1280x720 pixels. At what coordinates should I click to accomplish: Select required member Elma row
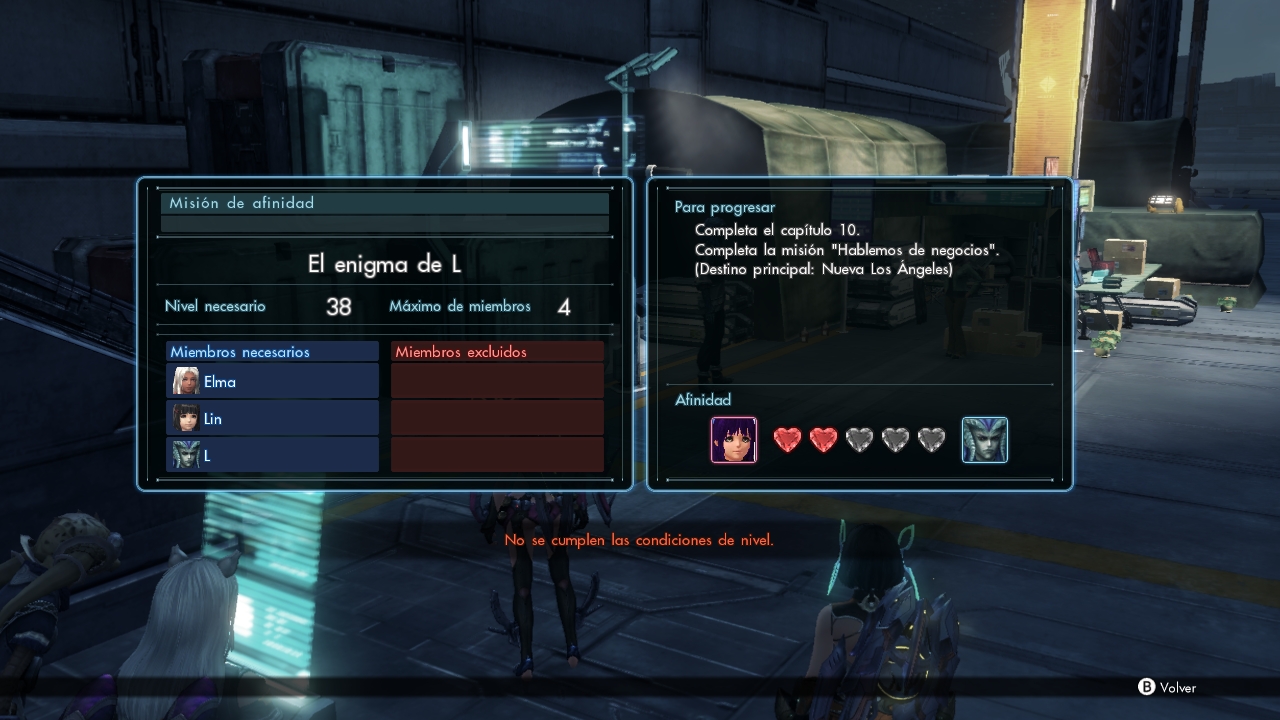pos(272,381)
